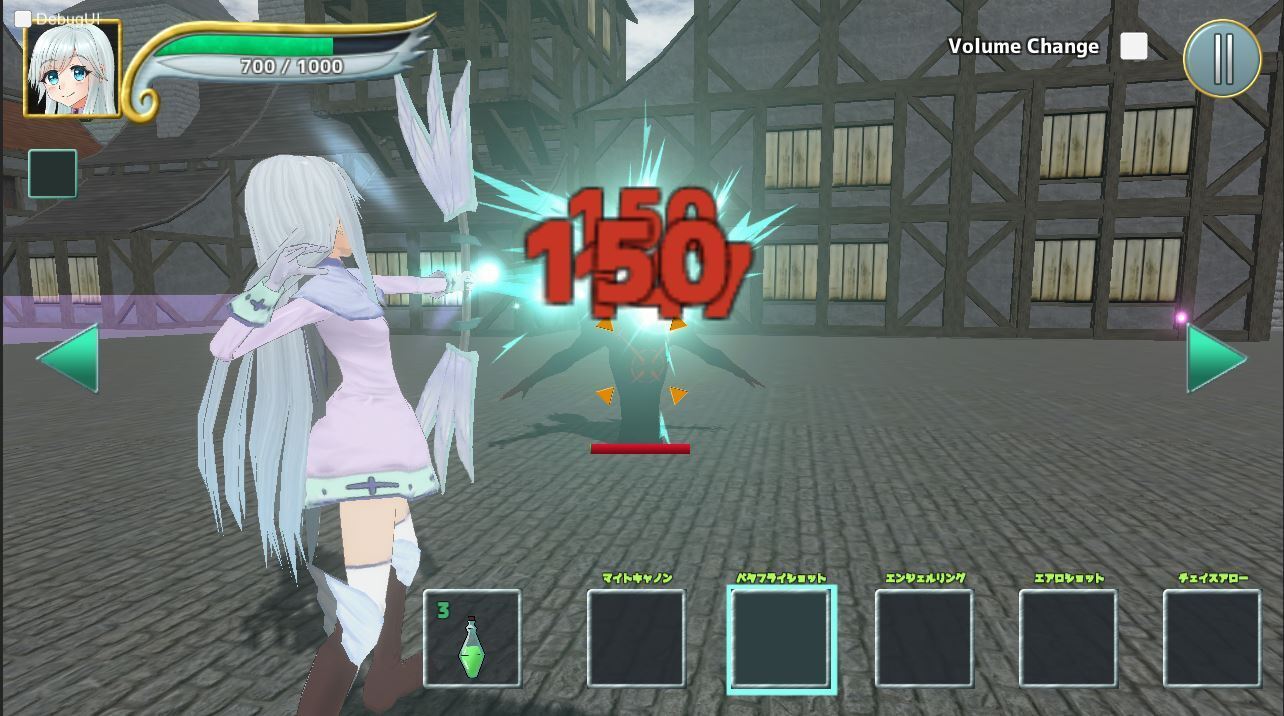Enable the DebugUI checkbox
This screenshot has width=1284, height=716.
23,19
